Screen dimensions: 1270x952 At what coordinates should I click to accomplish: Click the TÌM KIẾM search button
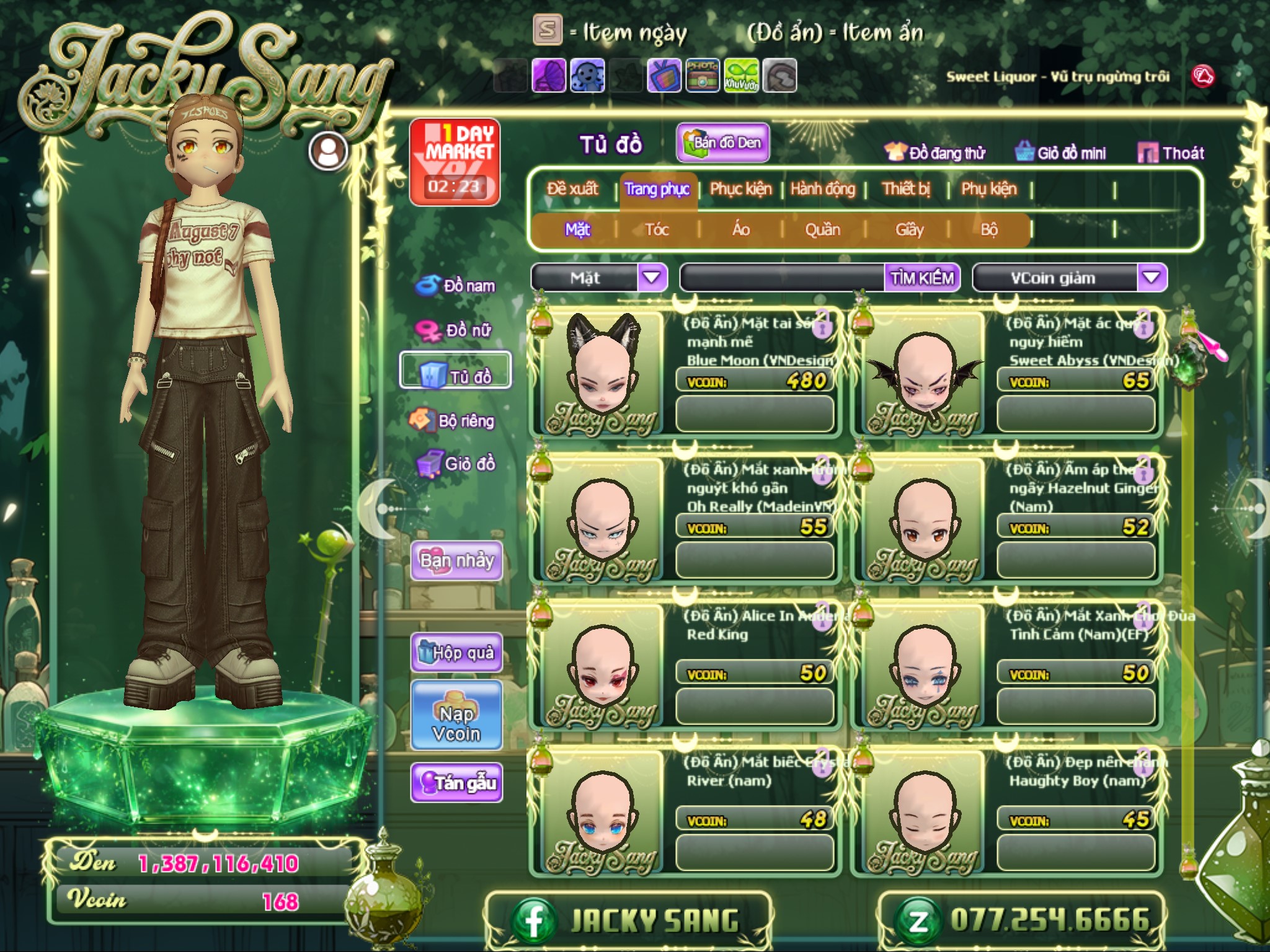click(x=921, y=278)
